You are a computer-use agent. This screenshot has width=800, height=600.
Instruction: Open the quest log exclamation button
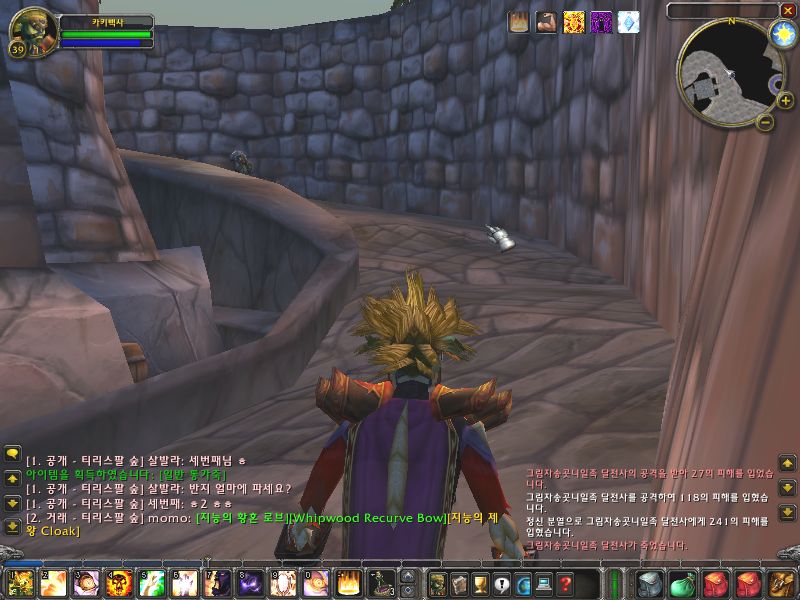pyautogui.click(x=502, y=584)
